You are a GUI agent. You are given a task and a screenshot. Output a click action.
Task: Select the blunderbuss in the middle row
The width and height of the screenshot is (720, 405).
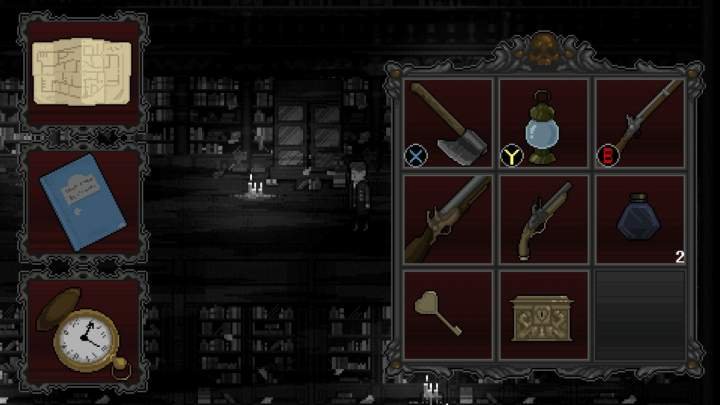(448, 220)
